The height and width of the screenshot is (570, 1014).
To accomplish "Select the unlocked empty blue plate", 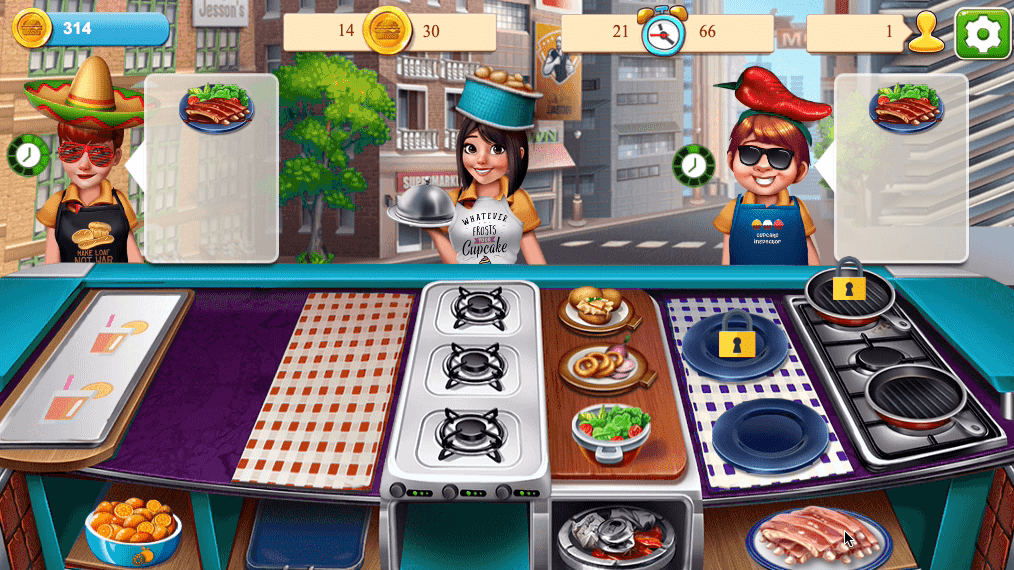I will (x=770, y=436).
